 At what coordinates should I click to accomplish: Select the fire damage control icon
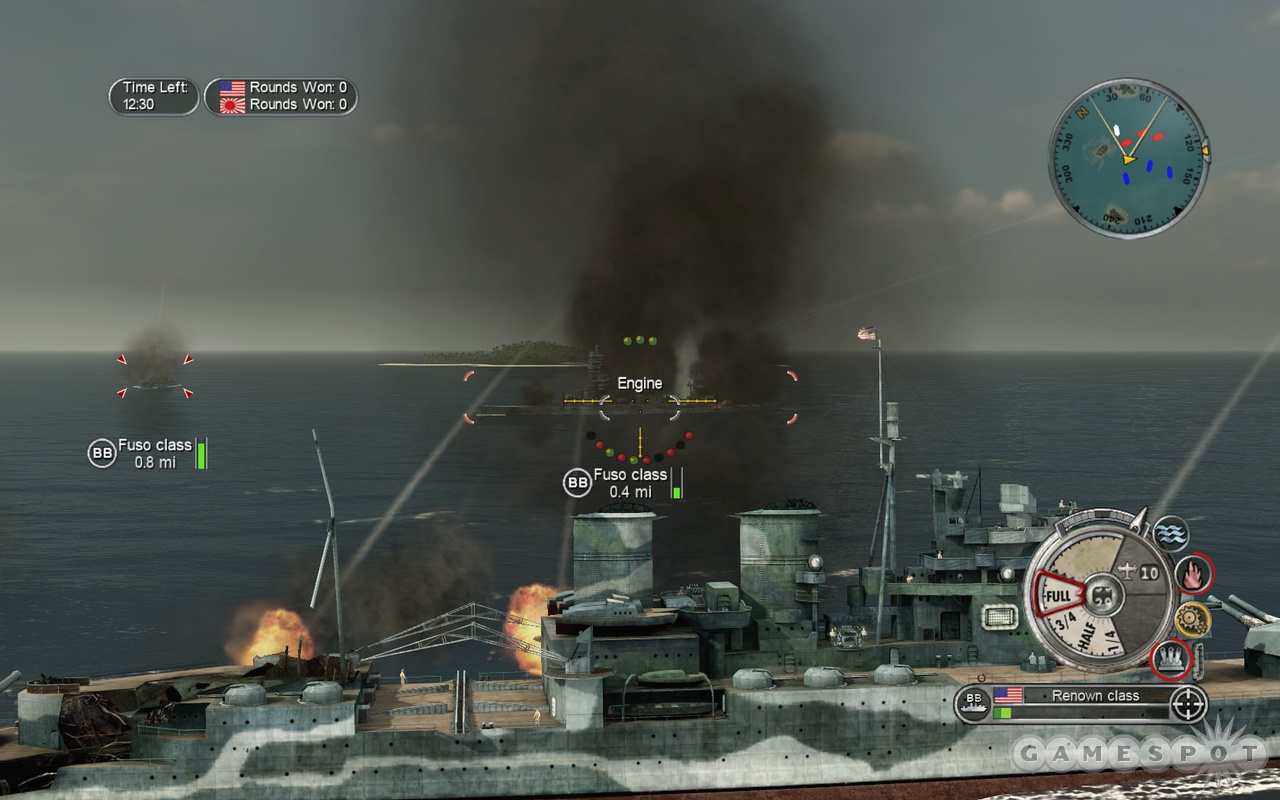tap(1194, 574)
